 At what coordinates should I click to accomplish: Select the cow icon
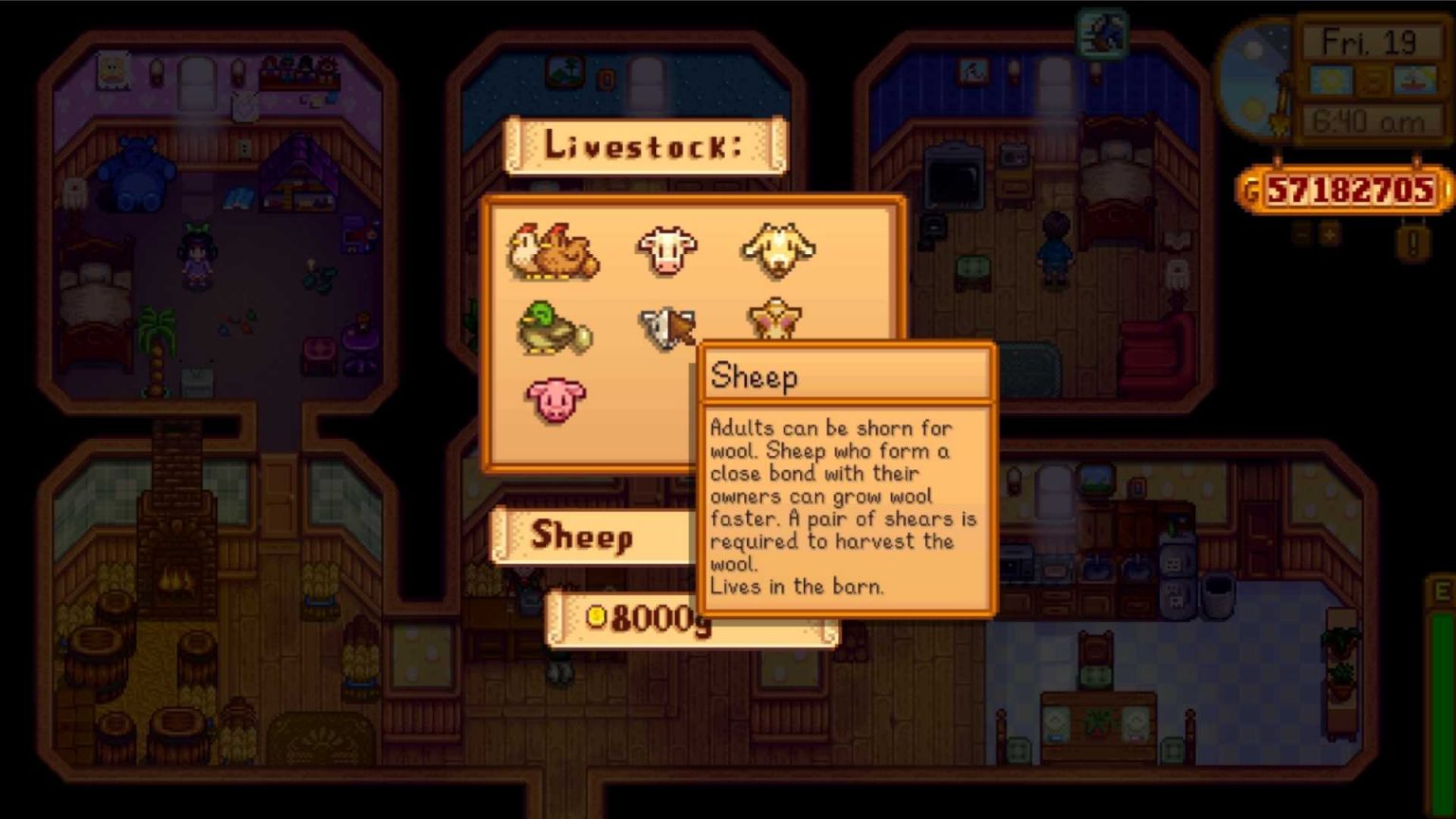click(666, 248)
